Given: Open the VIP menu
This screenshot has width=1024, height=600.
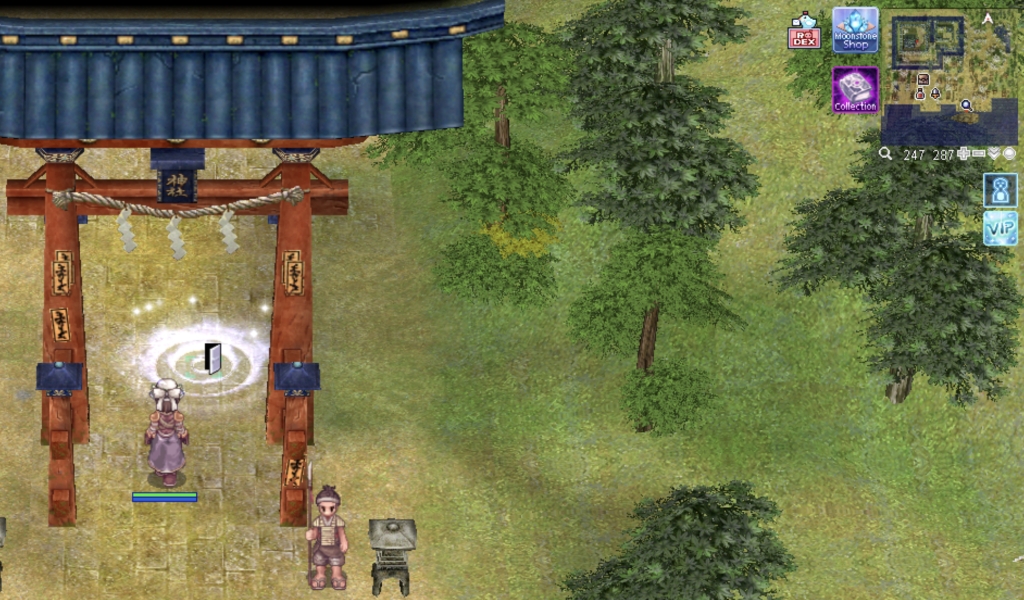Looking at the screenshot, I should [x=1000, y=228].
